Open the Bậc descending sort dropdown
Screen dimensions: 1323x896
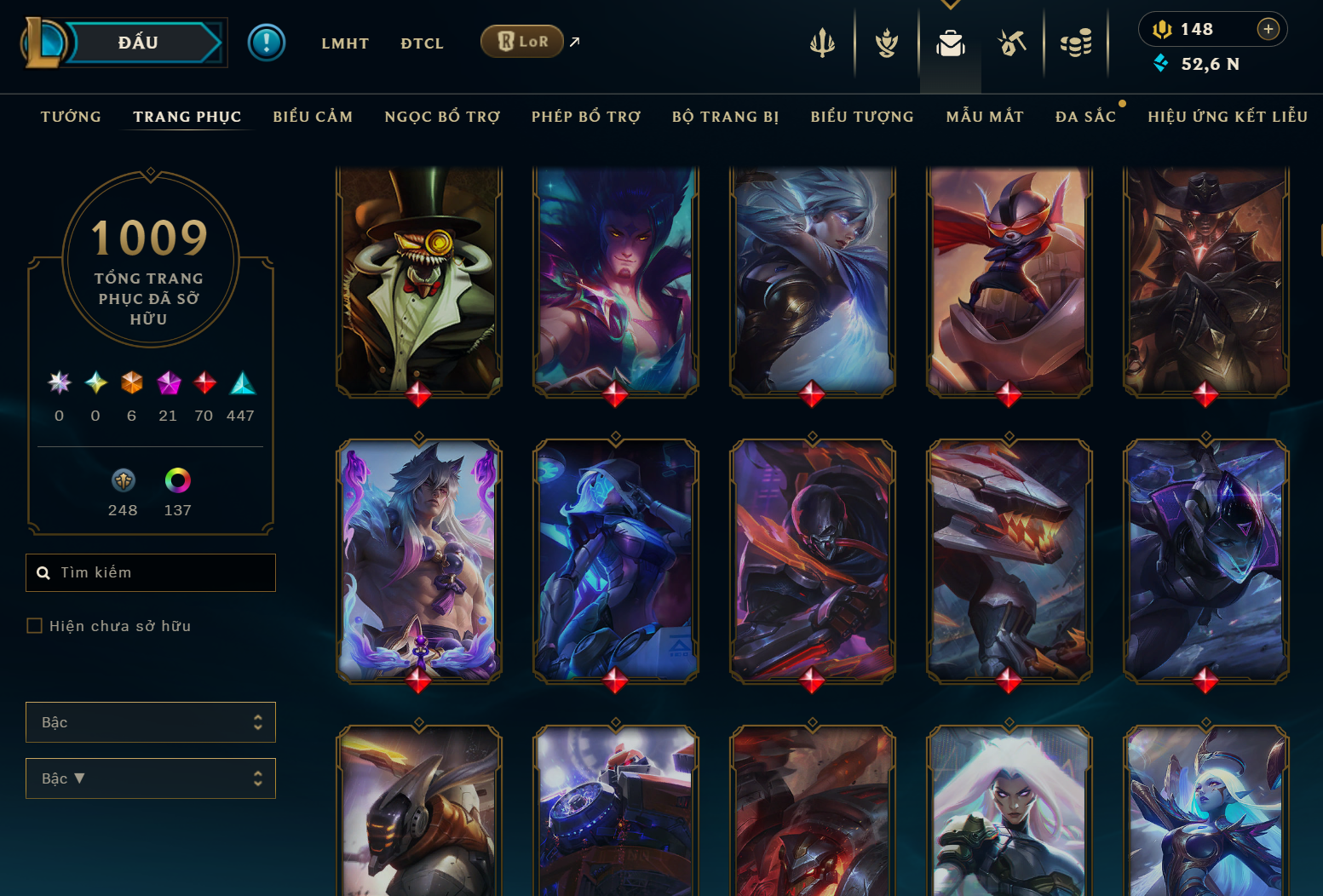pos(150,778)
